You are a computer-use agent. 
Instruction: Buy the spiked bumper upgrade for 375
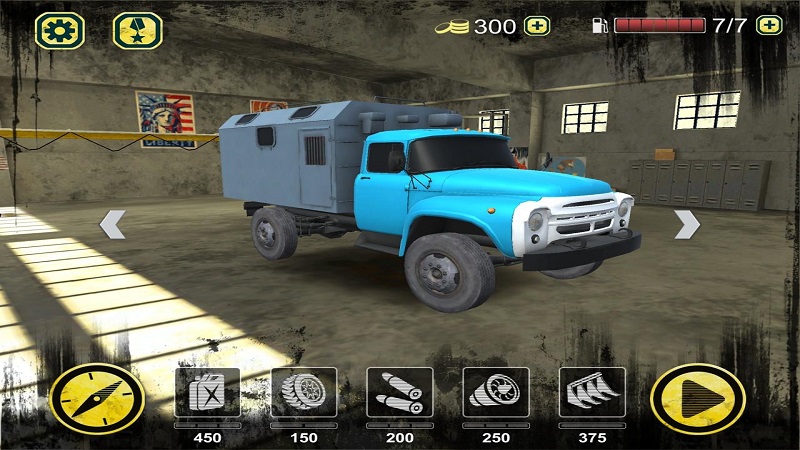click(x=592, y=393)
